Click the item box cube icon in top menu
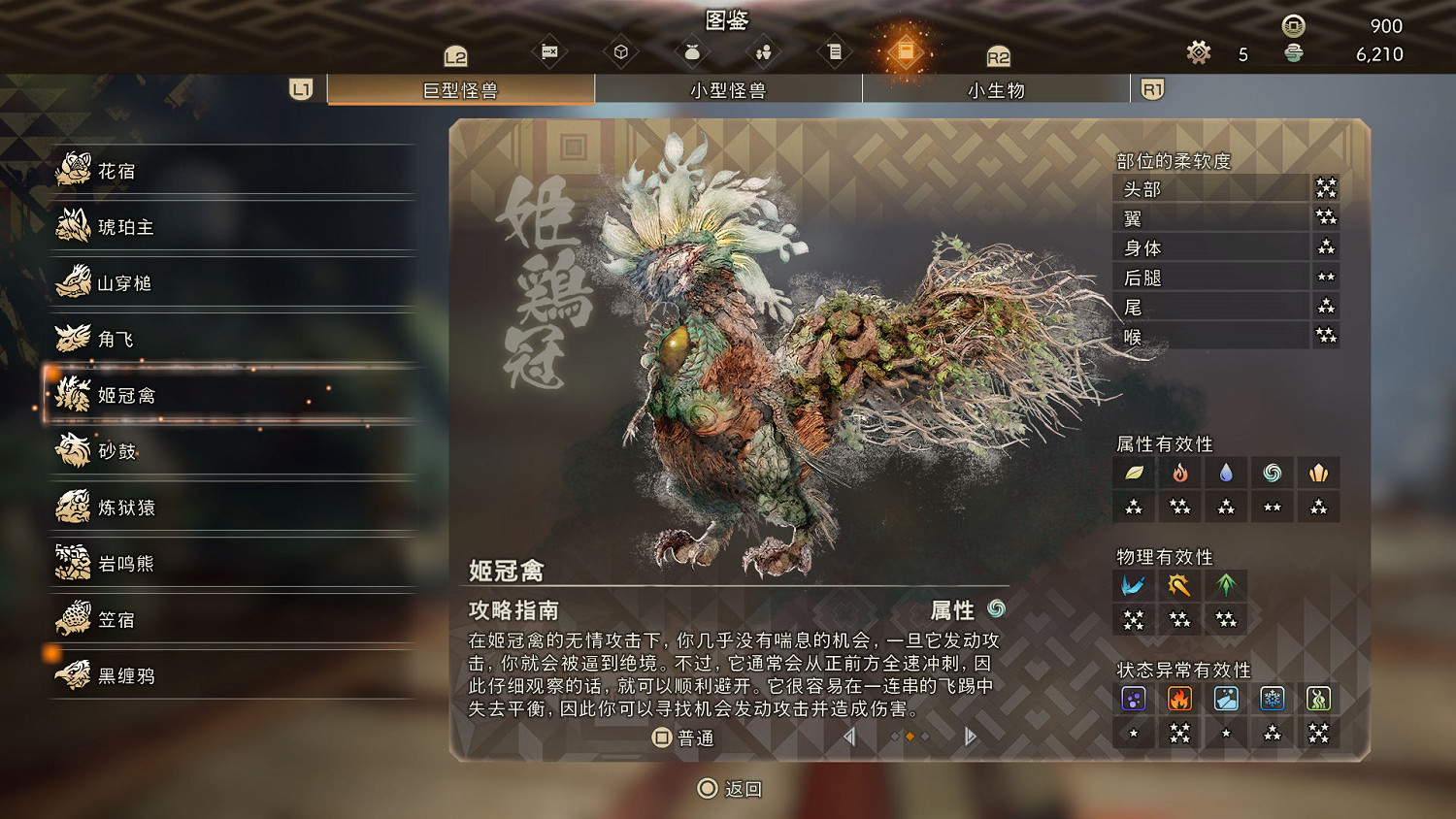This screenshot has width=1456, height=819. [x=621, y=50]
